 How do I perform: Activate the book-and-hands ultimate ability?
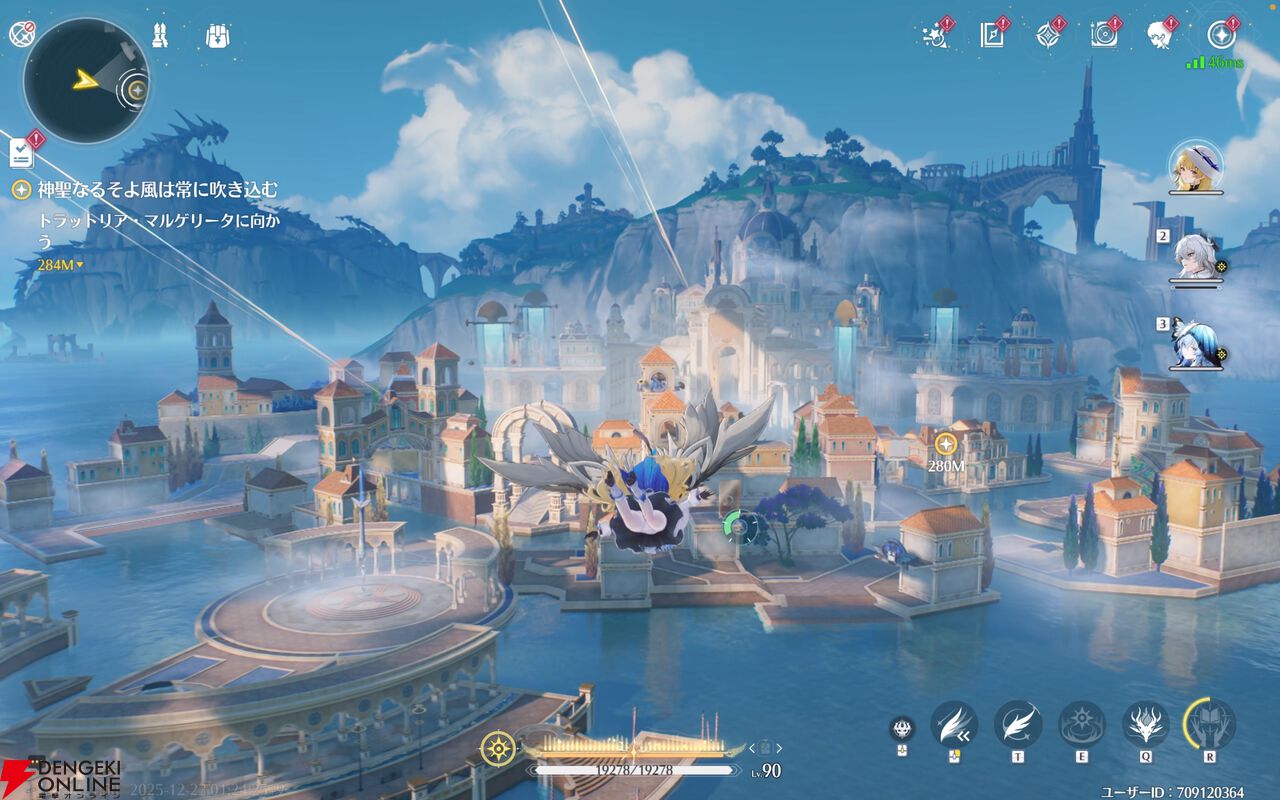click(1210, 724)
